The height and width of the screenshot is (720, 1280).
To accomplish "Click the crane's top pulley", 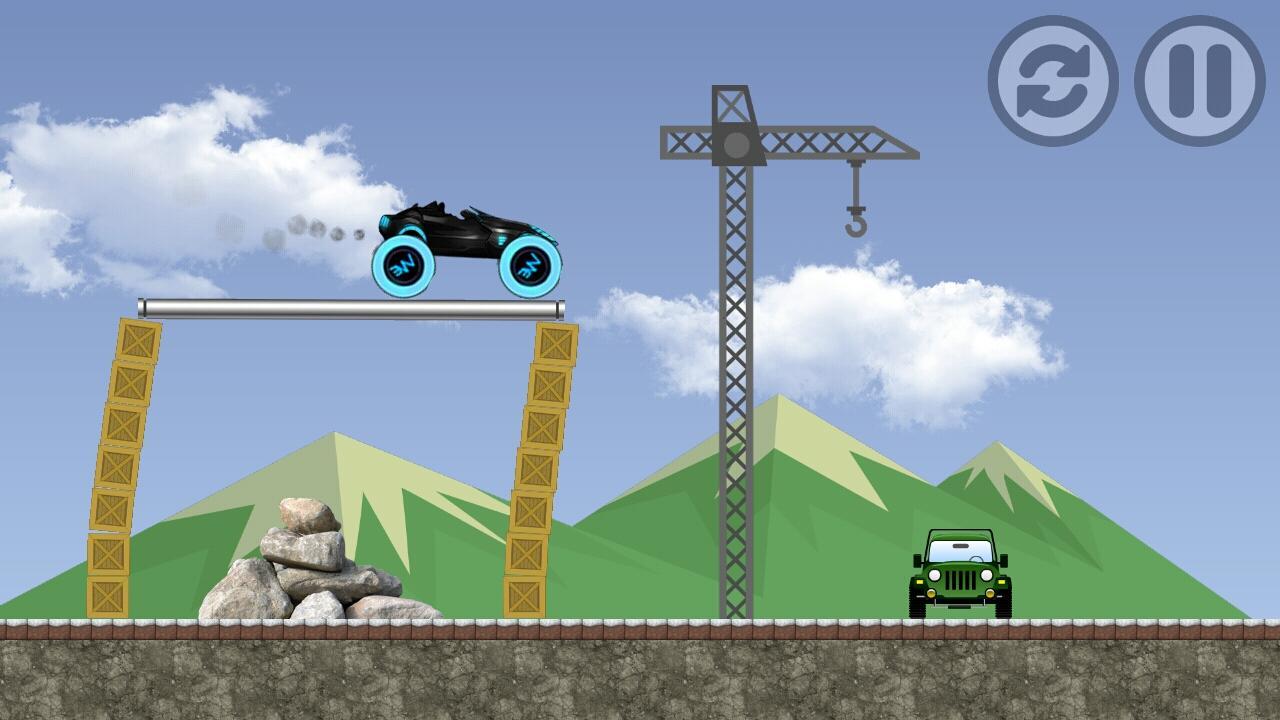I will 735,145.
